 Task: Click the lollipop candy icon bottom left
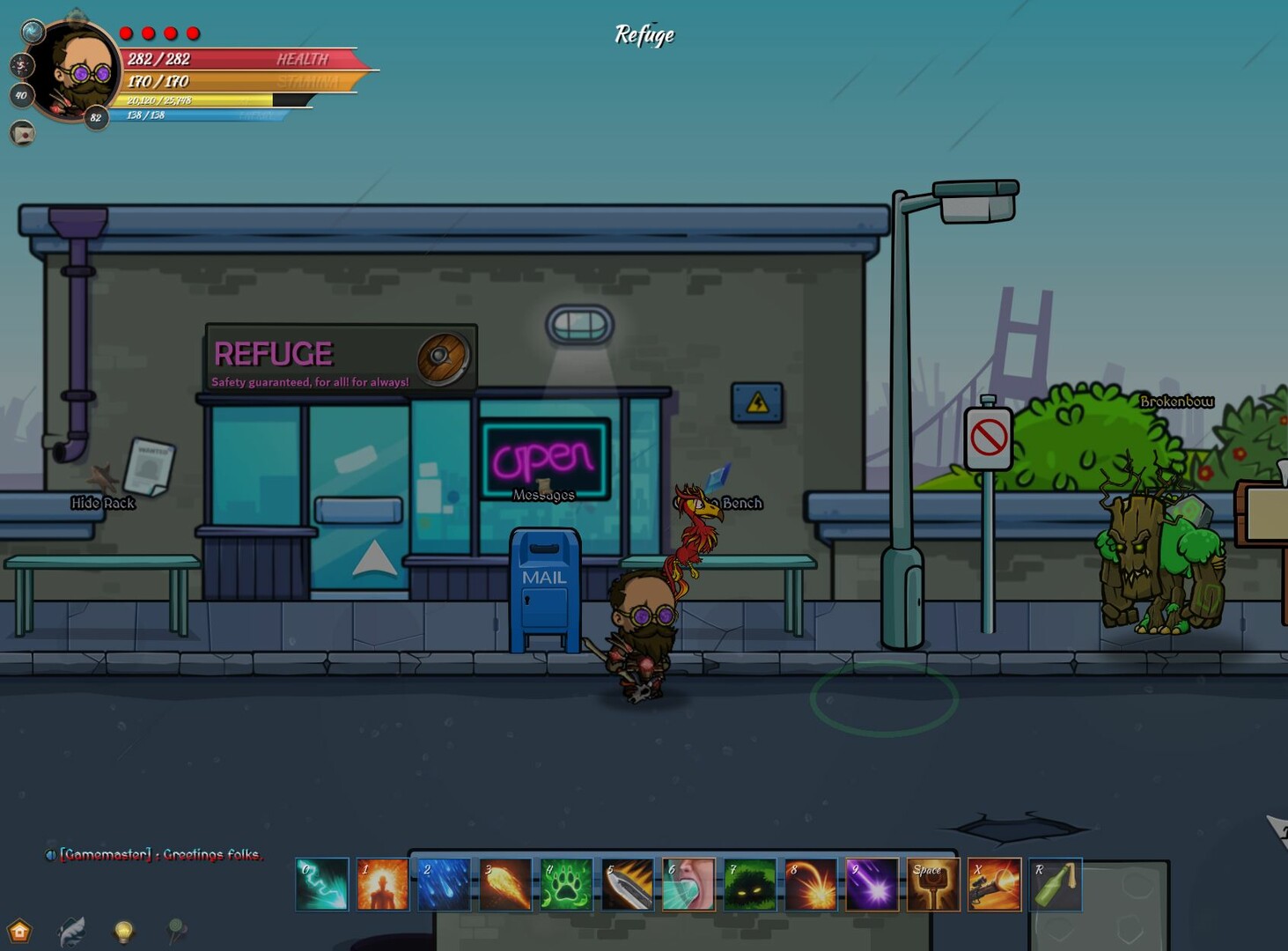[x=174, y=932]
